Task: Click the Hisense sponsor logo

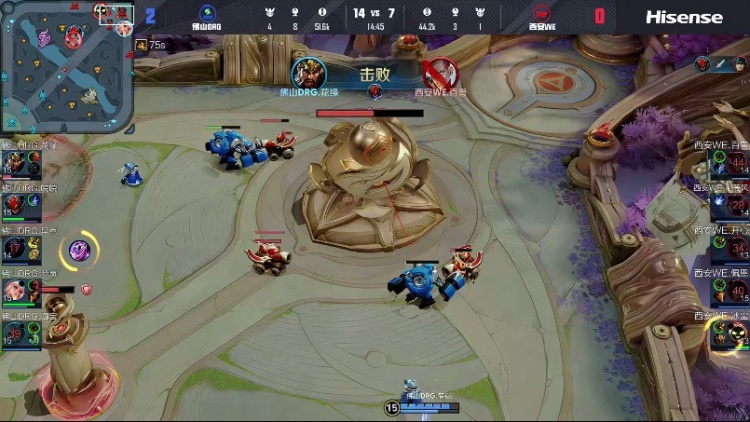Action: click(683, 16)
